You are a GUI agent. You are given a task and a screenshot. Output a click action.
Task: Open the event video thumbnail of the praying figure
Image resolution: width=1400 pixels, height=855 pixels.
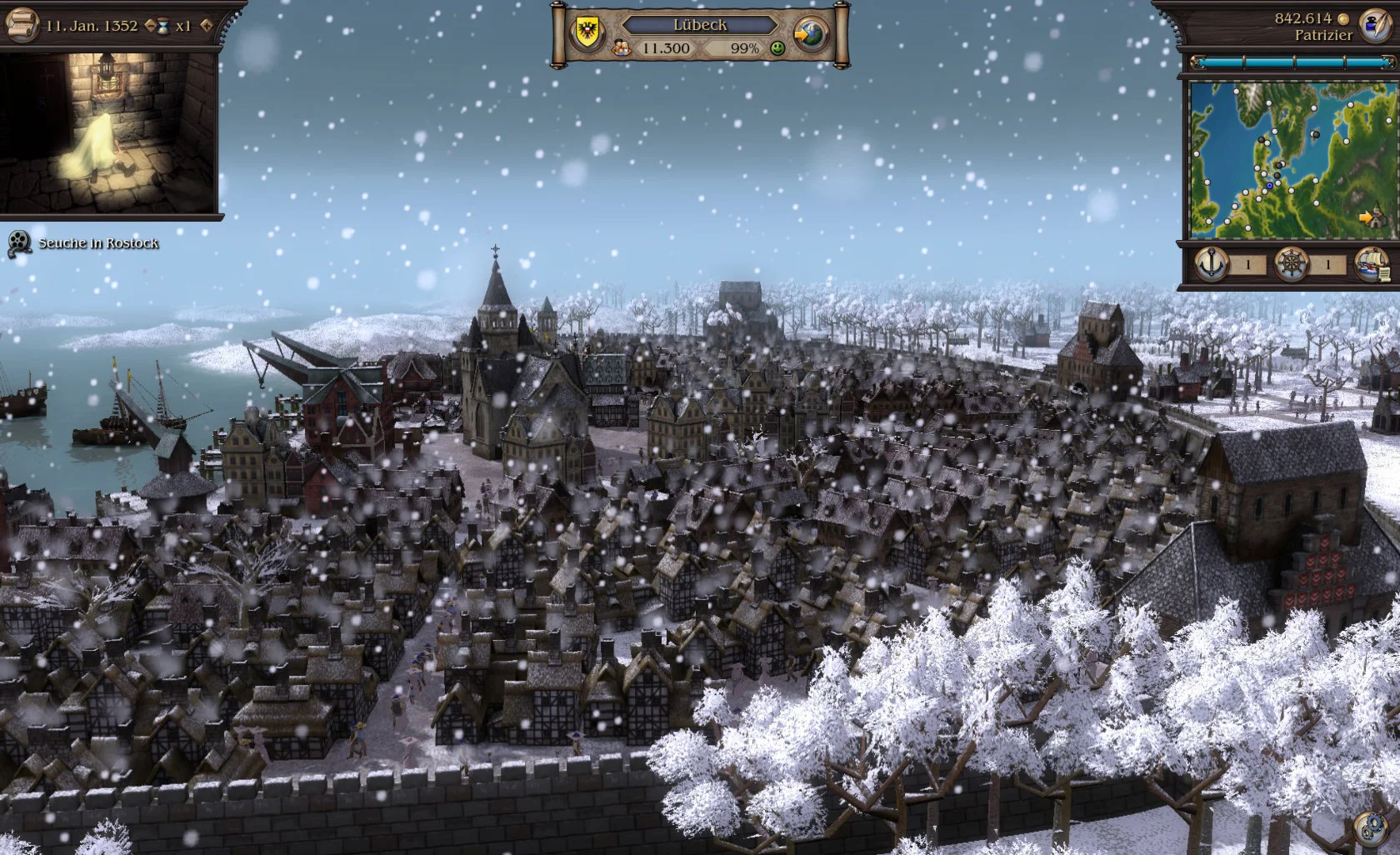click(110, 132)
